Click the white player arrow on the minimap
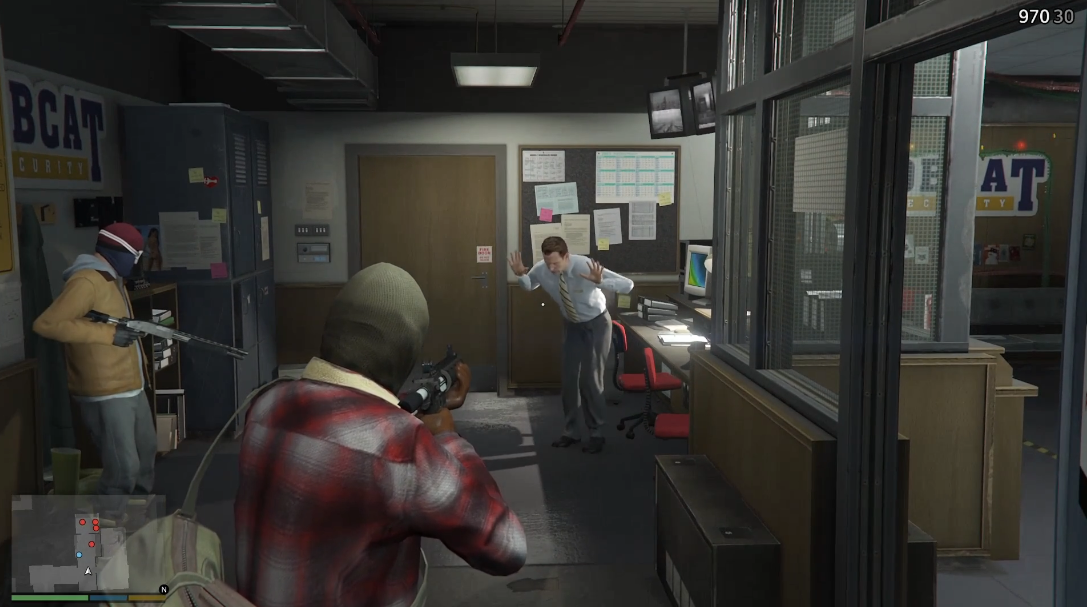Screen dimensions: 1087x607 [x=88, y=571]
